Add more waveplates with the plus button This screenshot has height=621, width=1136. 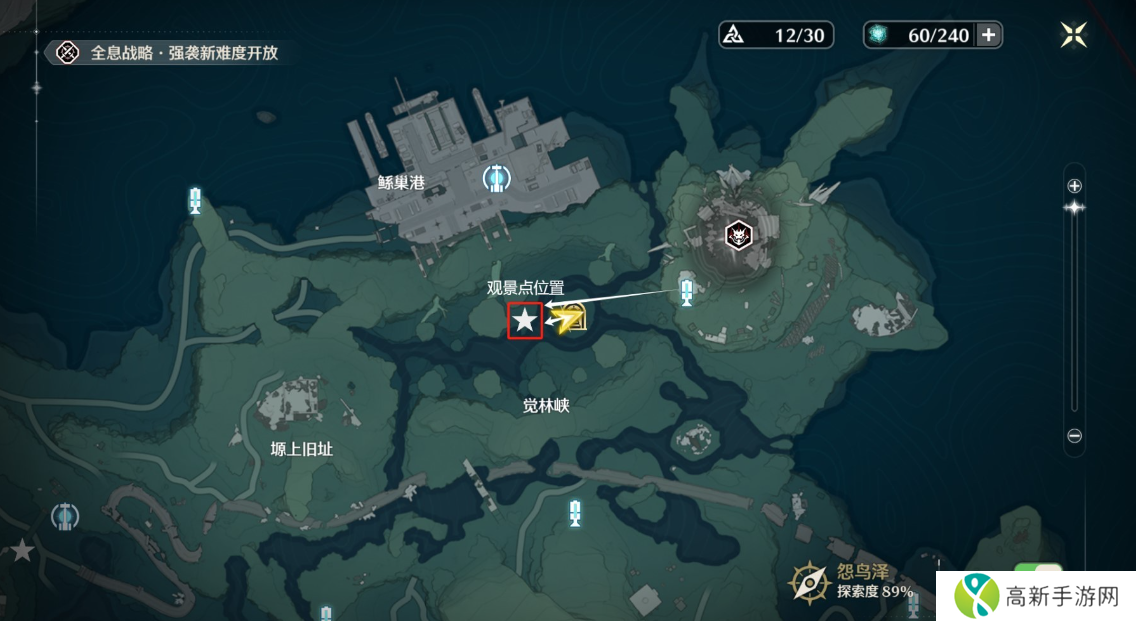988,35
